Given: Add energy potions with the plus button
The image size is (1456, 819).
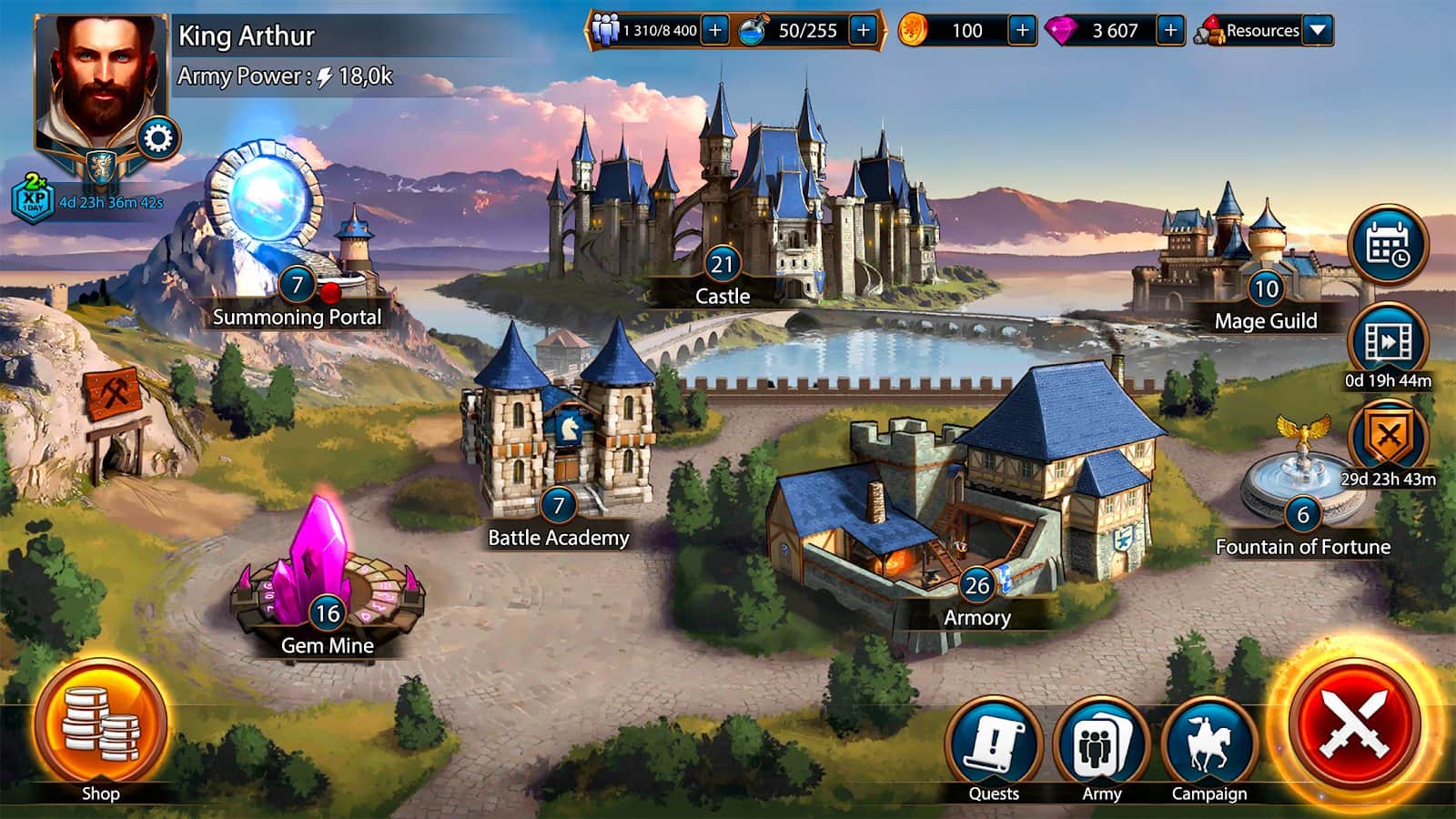Looking at the screenshot, I should point(863,31).
